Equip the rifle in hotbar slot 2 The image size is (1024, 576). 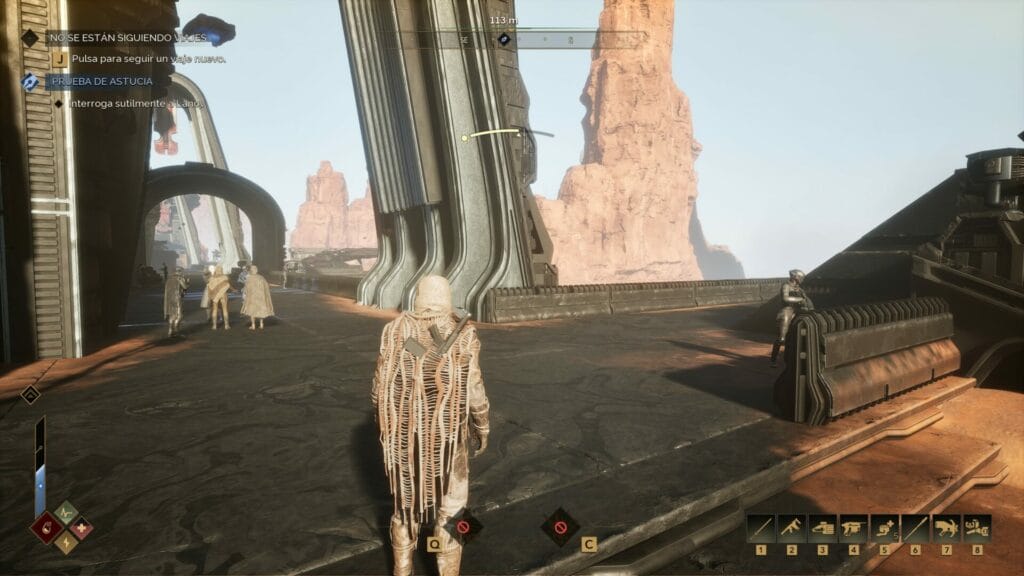click(792, 527)
